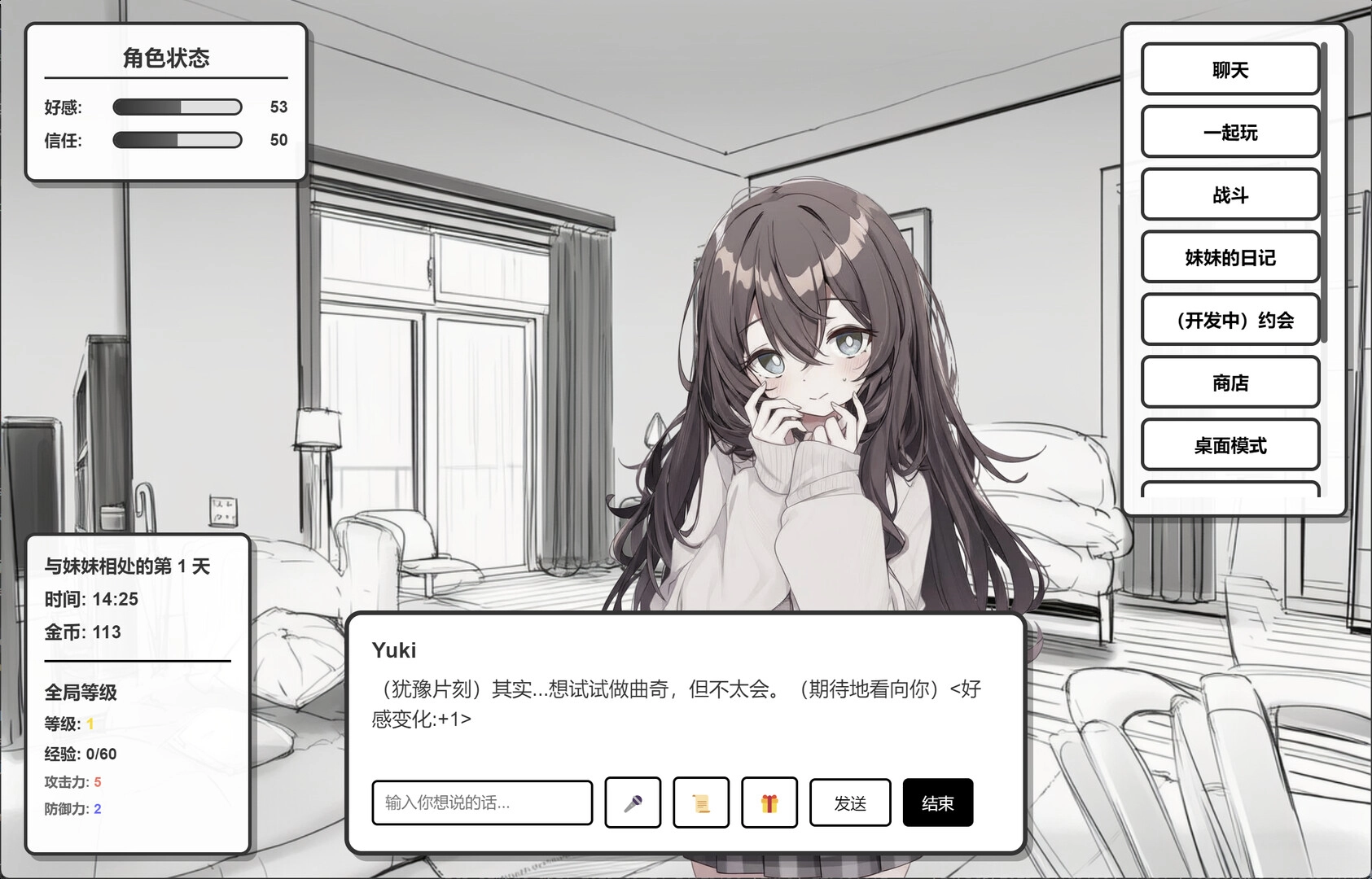Click the (开发中) 约会 dating button
Screen dimensions: 1372x879
click(1230, 321)
